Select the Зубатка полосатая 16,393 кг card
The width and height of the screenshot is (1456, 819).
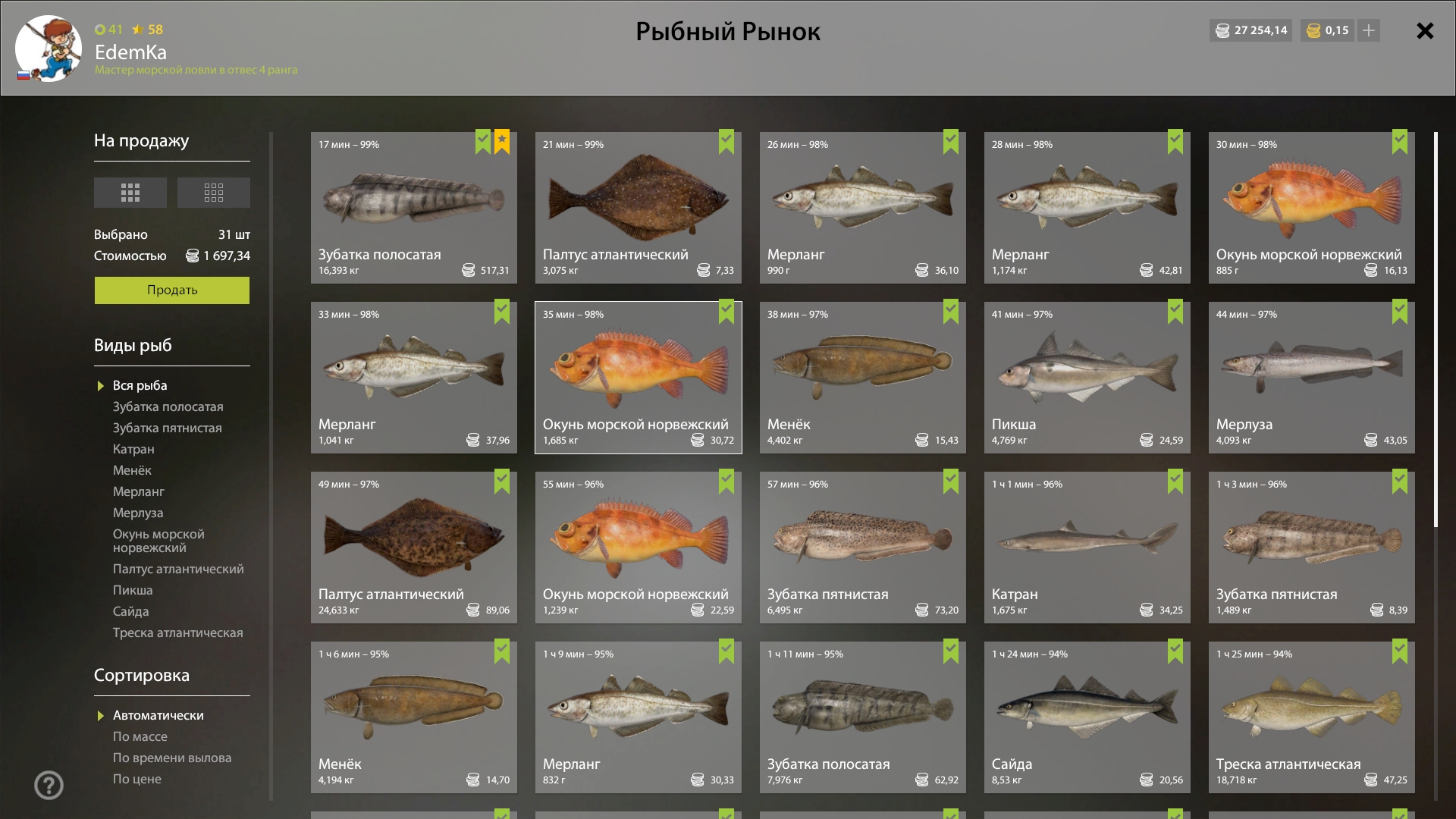click(x=413, y=208)
